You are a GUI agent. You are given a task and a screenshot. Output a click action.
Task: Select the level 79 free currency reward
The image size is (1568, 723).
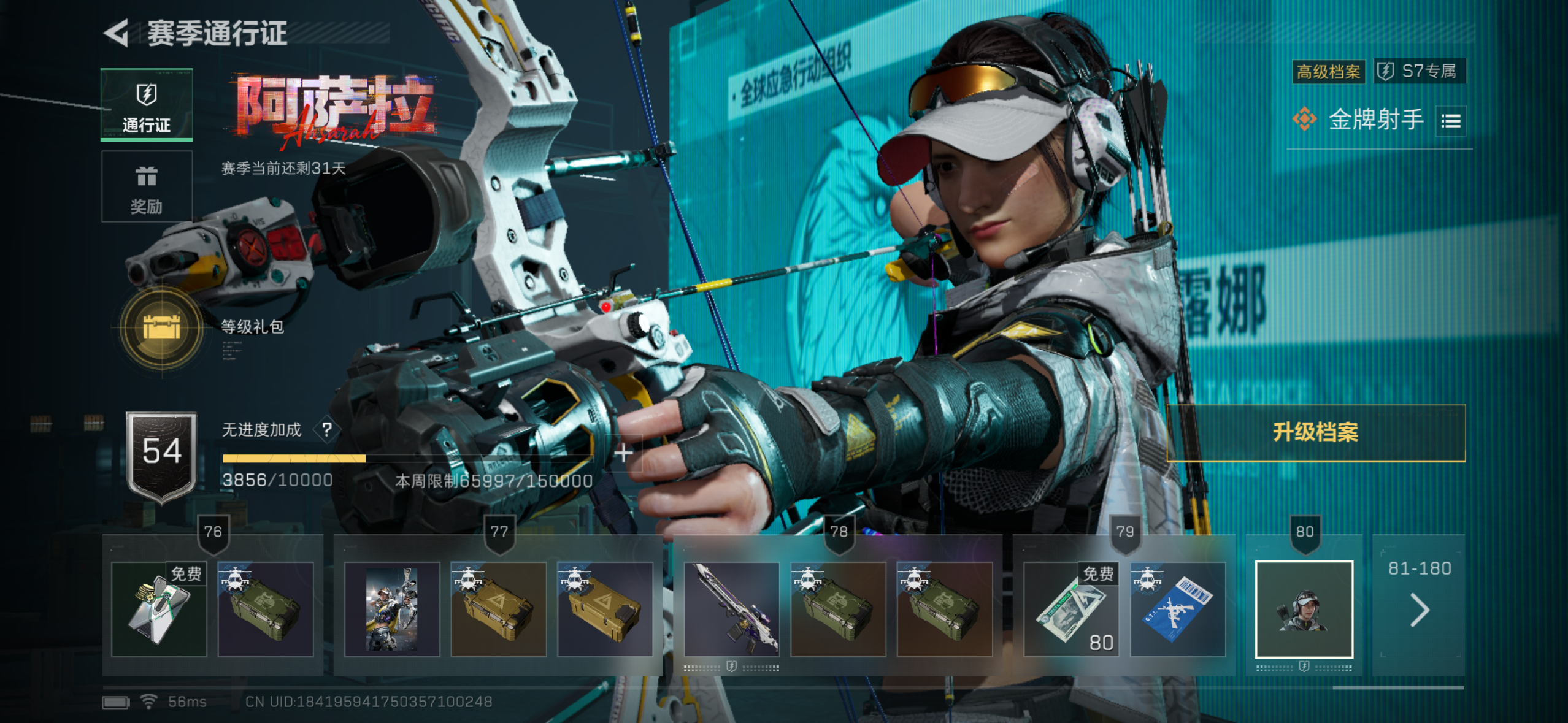click(1071, 609)
